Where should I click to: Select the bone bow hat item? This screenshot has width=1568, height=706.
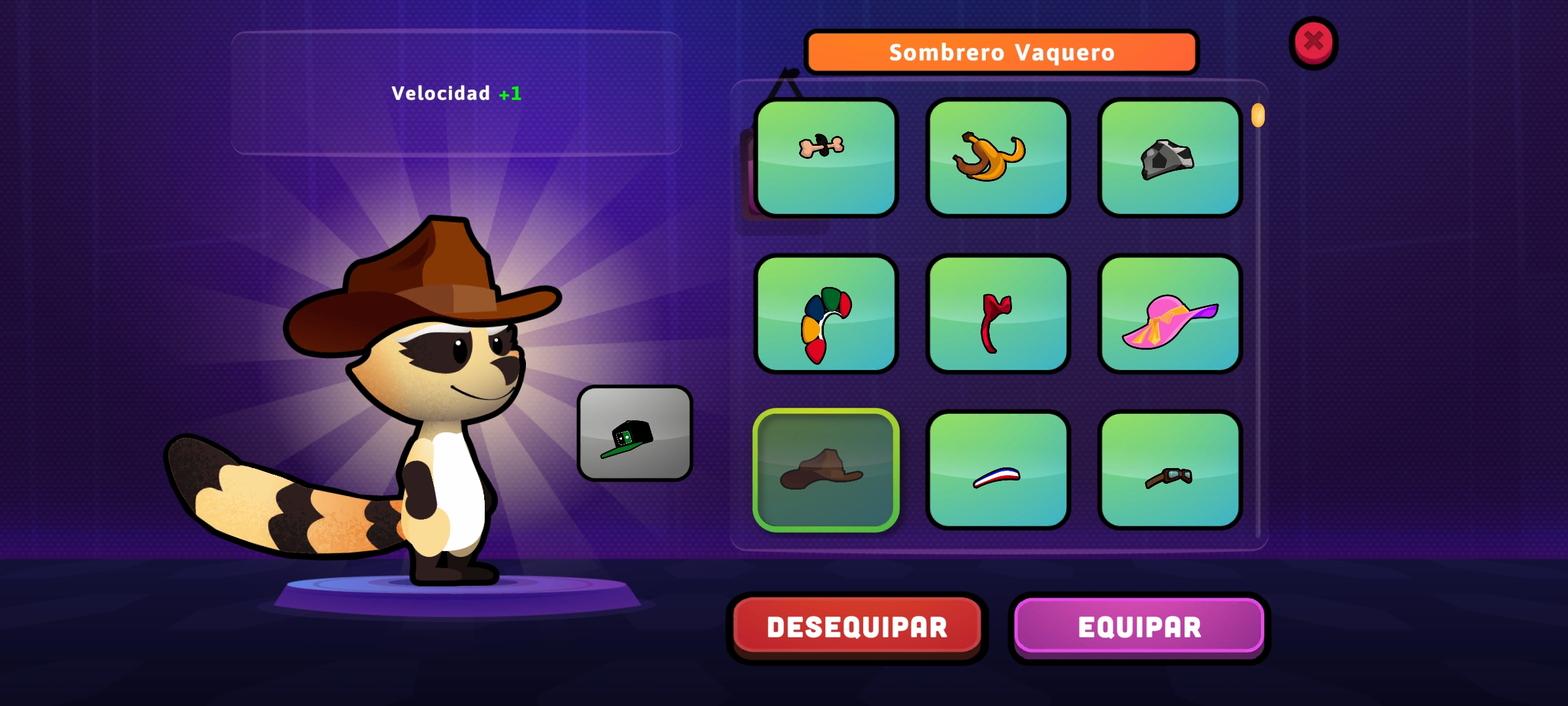pos(826,158)
